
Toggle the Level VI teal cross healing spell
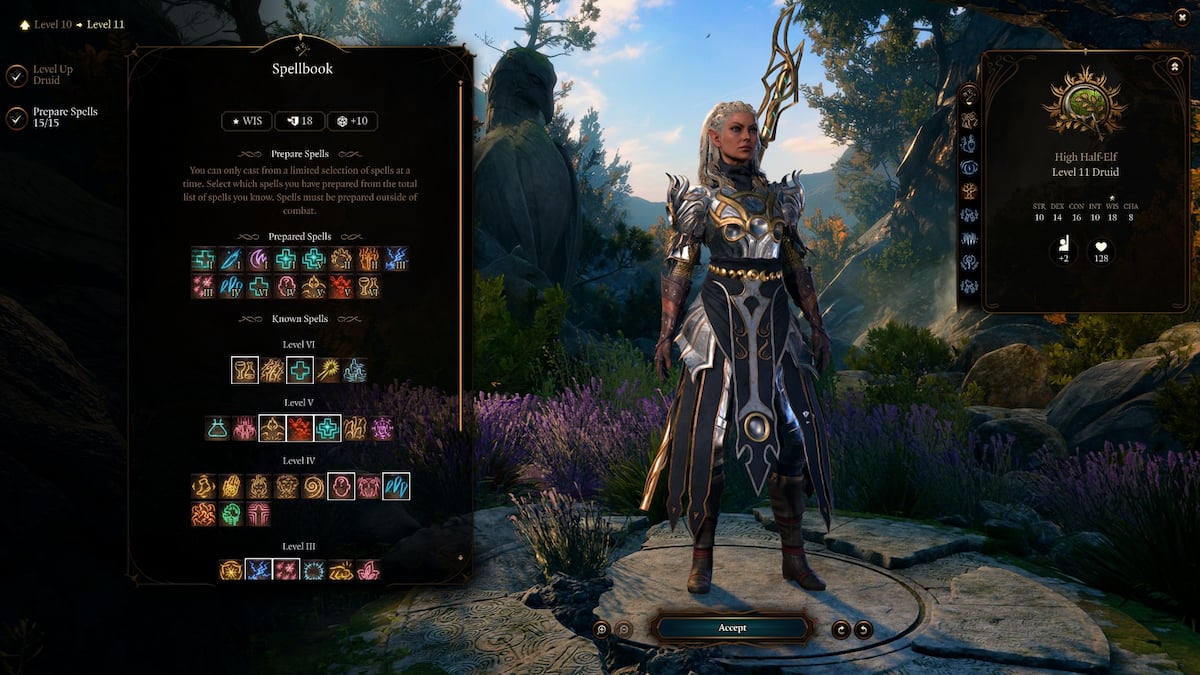click(x=300, y=370)
